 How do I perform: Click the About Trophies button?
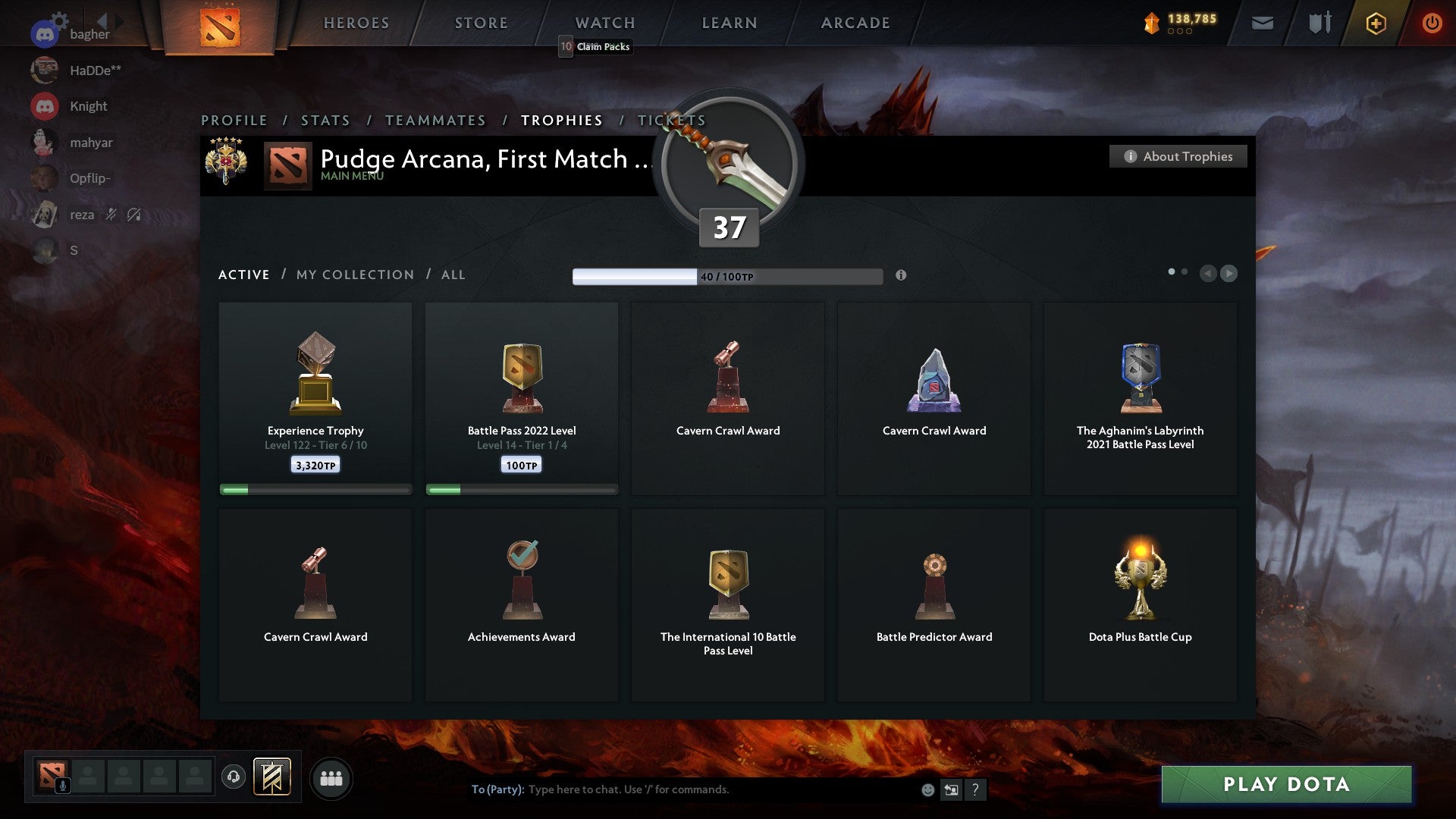click(x=1178, y=156)
